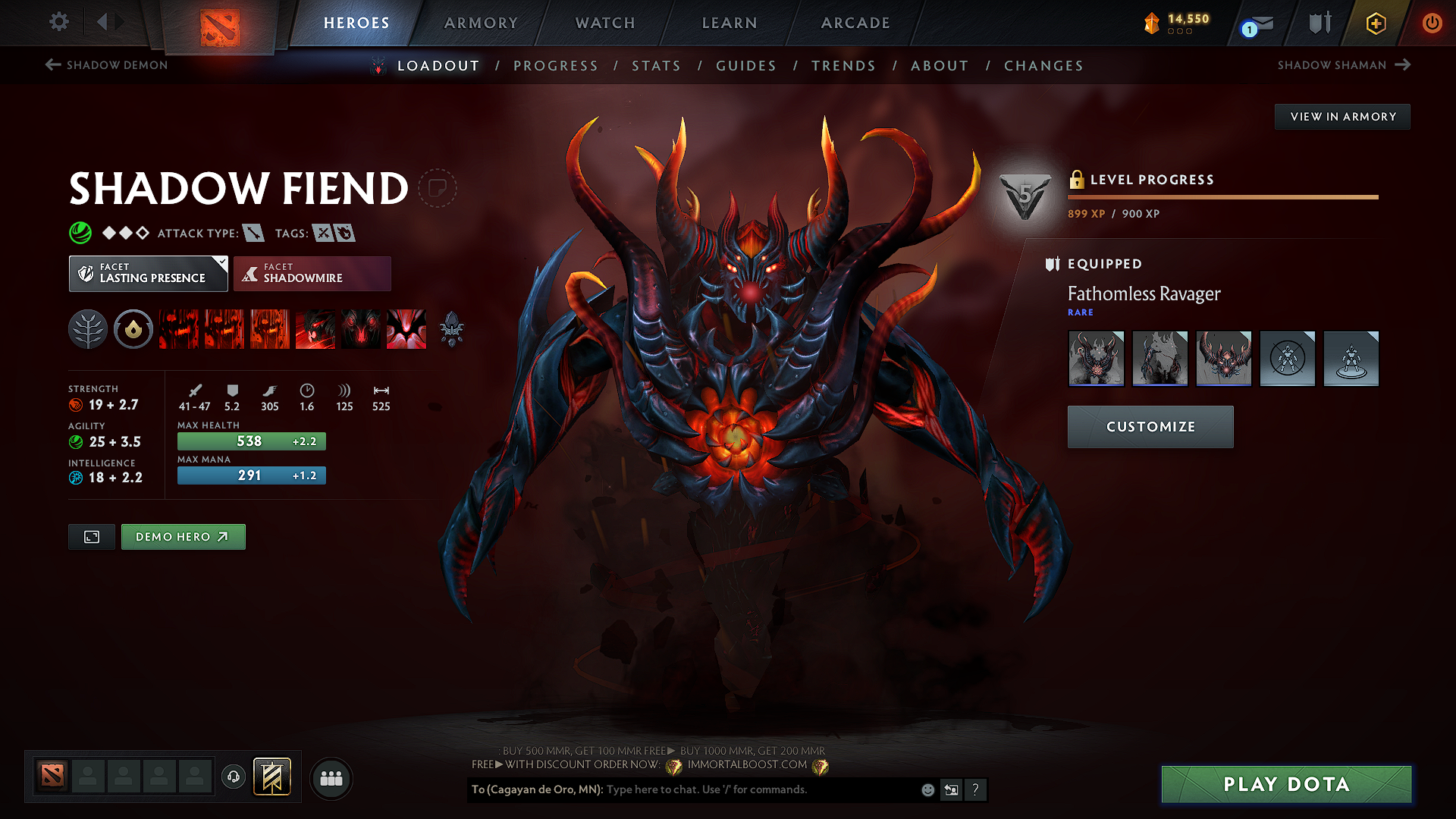This screenshot has height=819, width=1456.
Task: Click the DEMO HERO button
Action: 183,536
